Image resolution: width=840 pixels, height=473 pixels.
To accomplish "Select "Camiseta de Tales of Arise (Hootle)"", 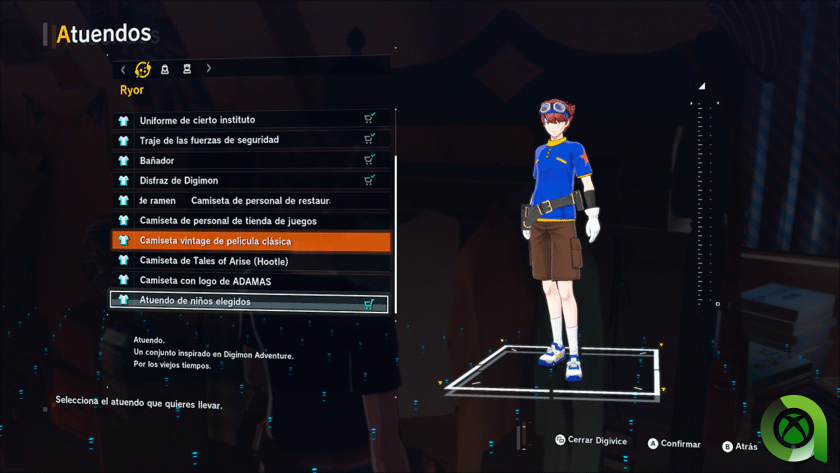I will 250,261.
